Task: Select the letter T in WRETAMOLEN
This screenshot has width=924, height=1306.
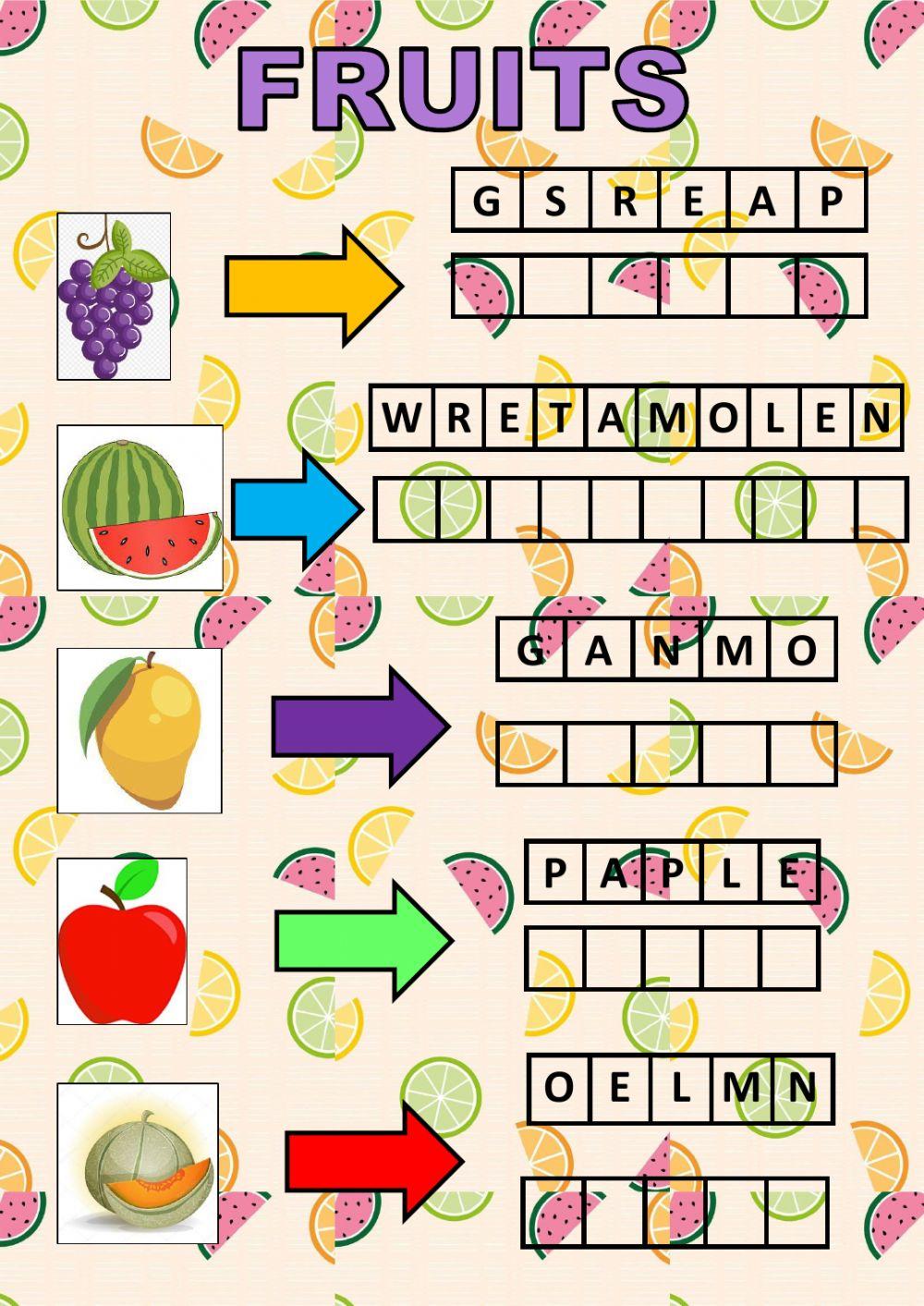Action: tap(561, 418)
